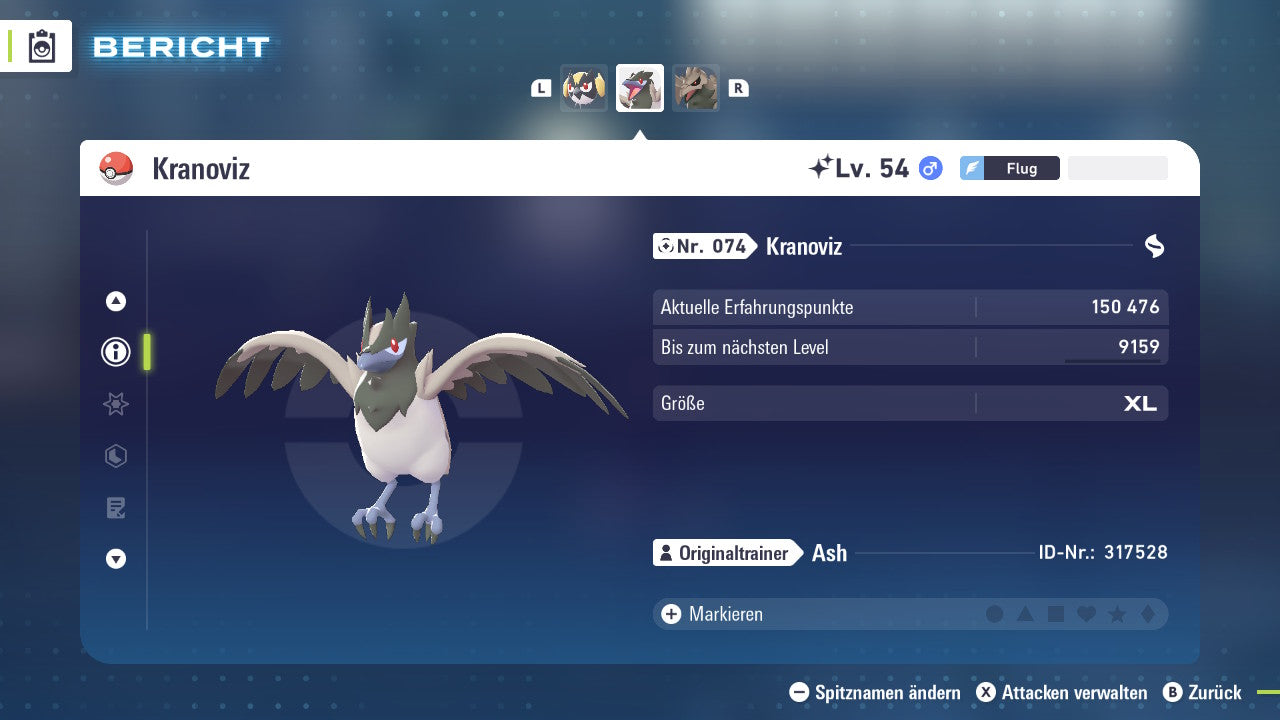Toggle the circle marking for Kranoviz
Screen dimensions: 1280x720
coord(995,613)
